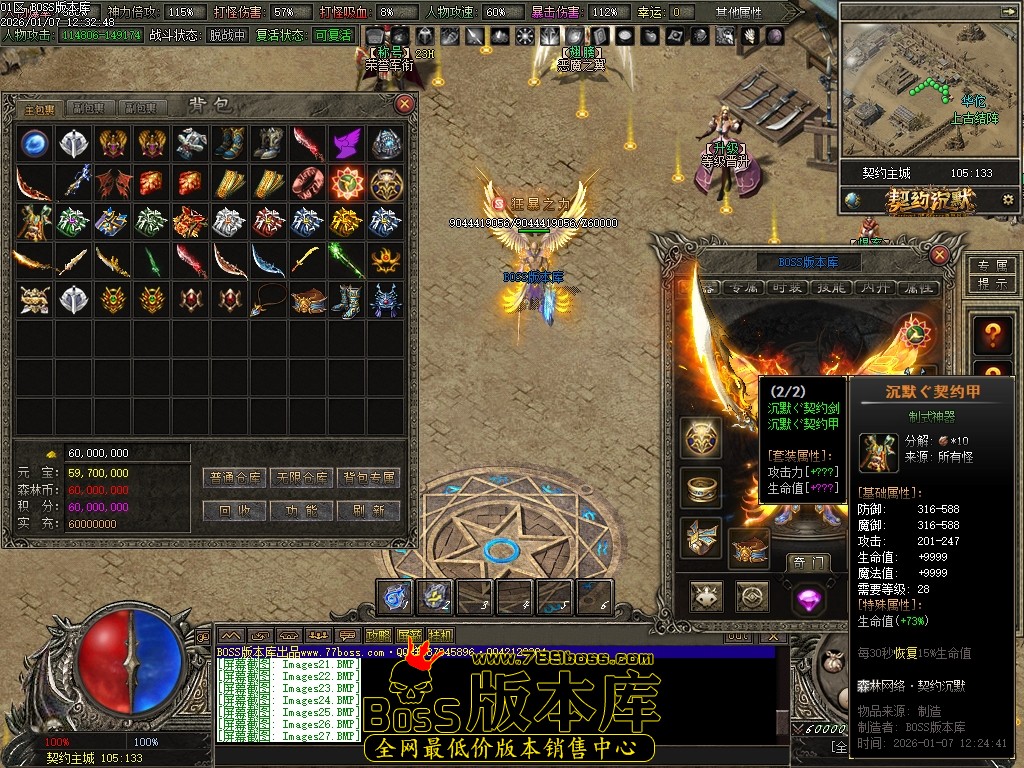Activate hotbar skill slot 1
This screenshot has height=768, width=1024.
[x=397, y=597]
